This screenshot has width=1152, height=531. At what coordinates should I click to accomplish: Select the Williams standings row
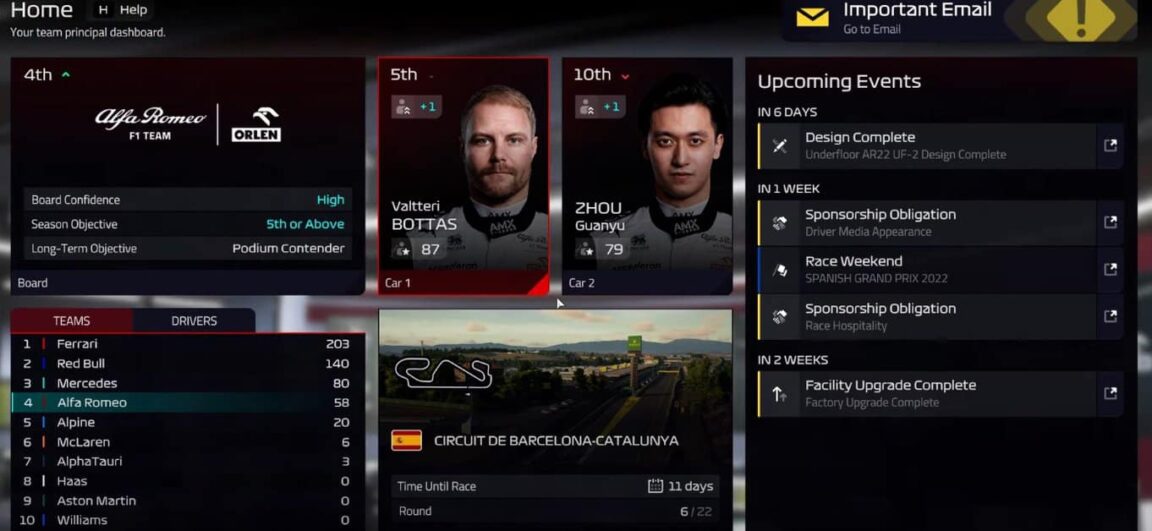point(187,520)
